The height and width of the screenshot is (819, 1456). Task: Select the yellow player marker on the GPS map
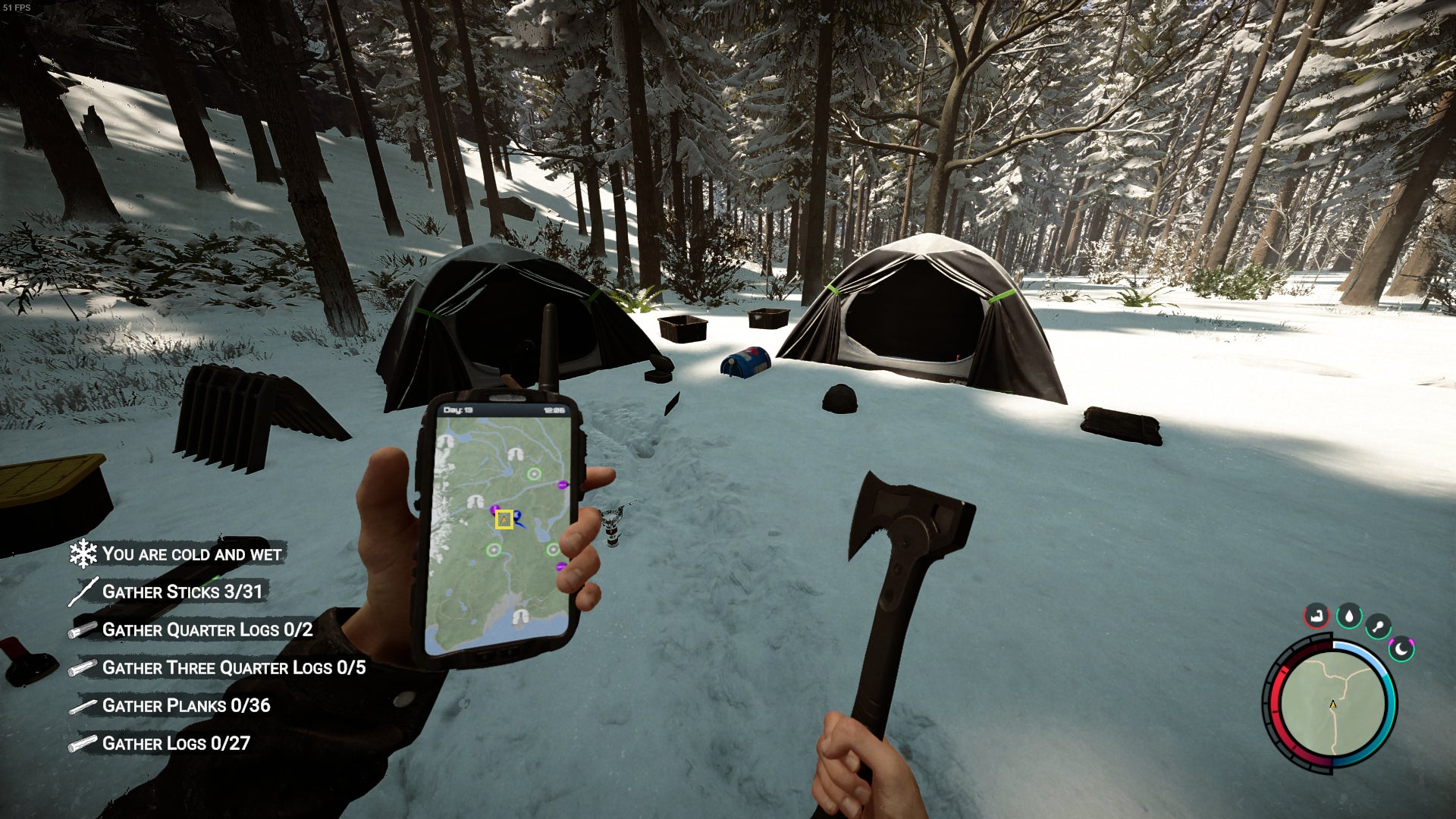[x=504, y=519]
